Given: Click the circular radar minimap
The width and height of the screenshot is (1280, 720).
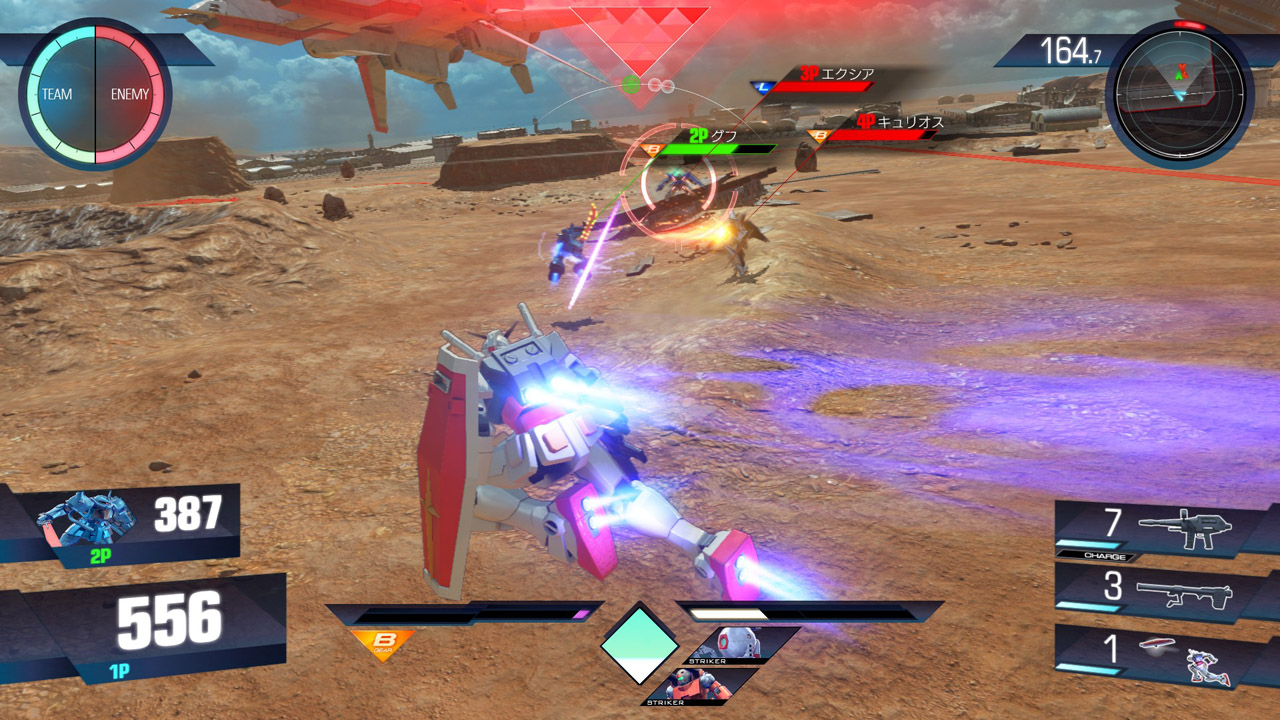Looking at the screenshot, I should click(1180, 93).
